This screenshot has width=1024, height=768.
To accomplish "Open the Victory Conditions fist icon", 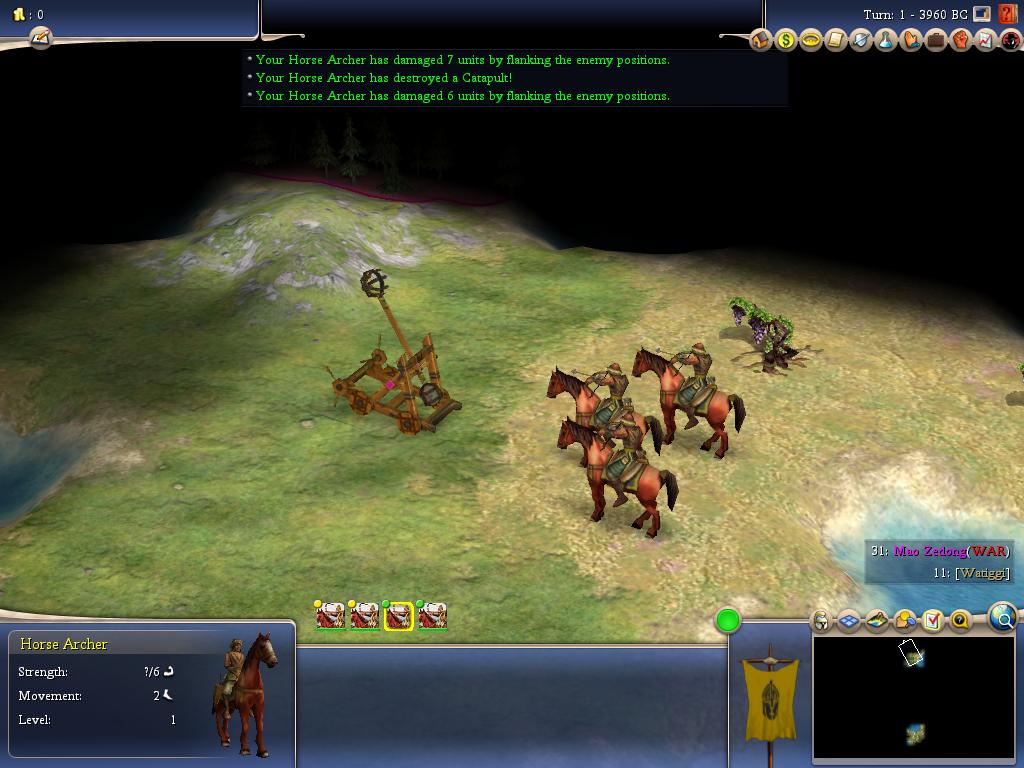I will (961, 40).
